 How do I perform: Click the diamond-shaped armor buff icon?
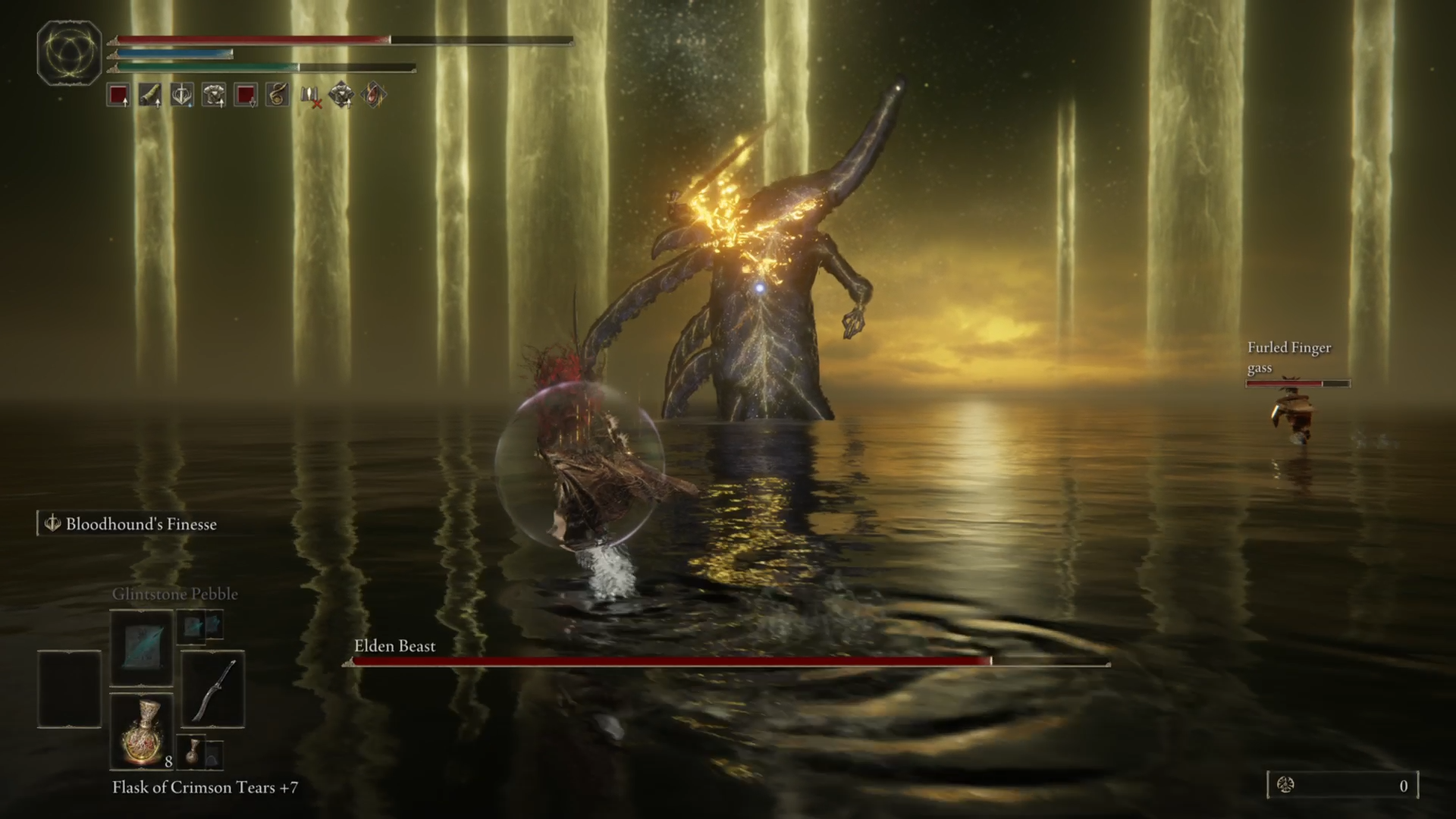tap(341, 96)
